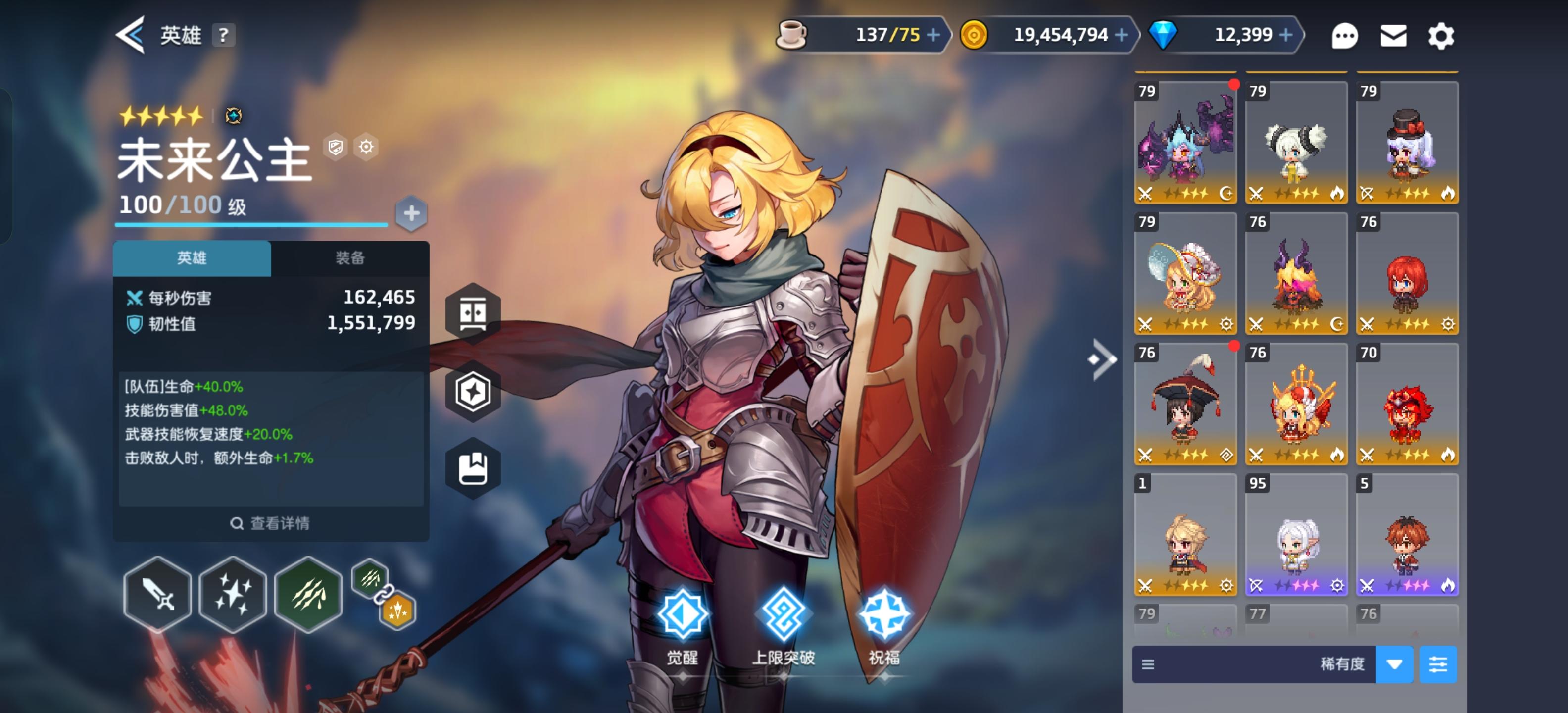Viewport: 1568px width, 713px height.
Task: Open the help question mark beside 英雄
Action: point(224,35)
